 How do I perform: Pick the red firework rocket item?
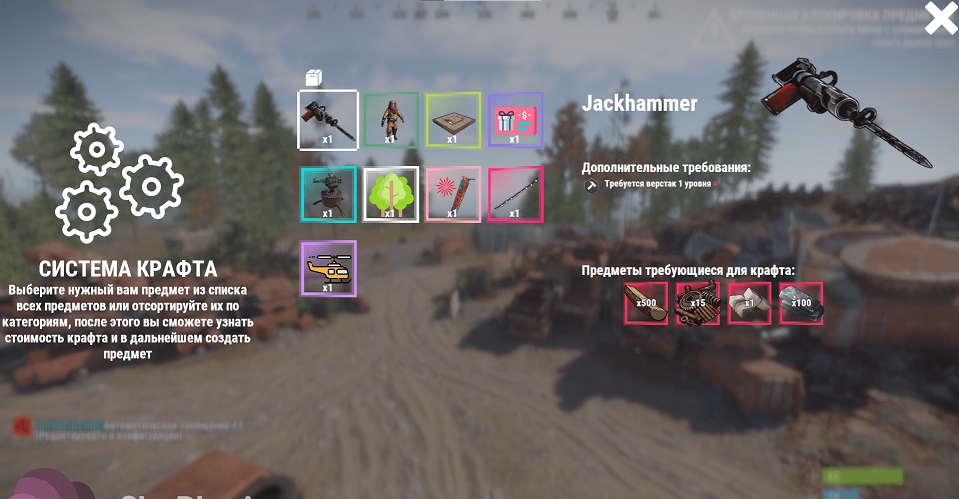click(453, 194)
